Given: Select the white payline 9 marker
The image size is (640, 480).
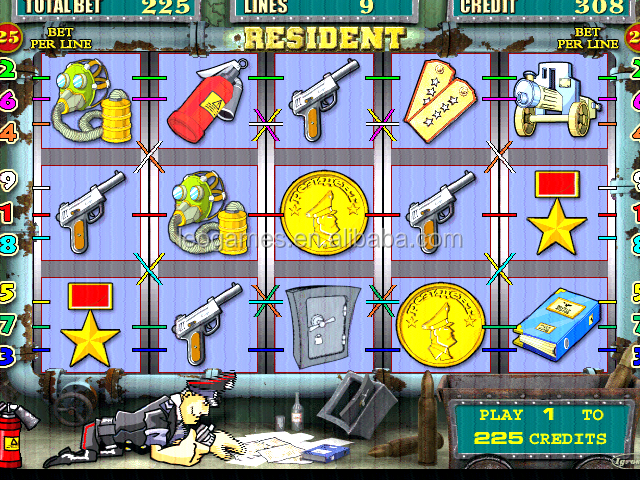Looking at the screenshot, I should pyautogui.click(x=9, y=182).
